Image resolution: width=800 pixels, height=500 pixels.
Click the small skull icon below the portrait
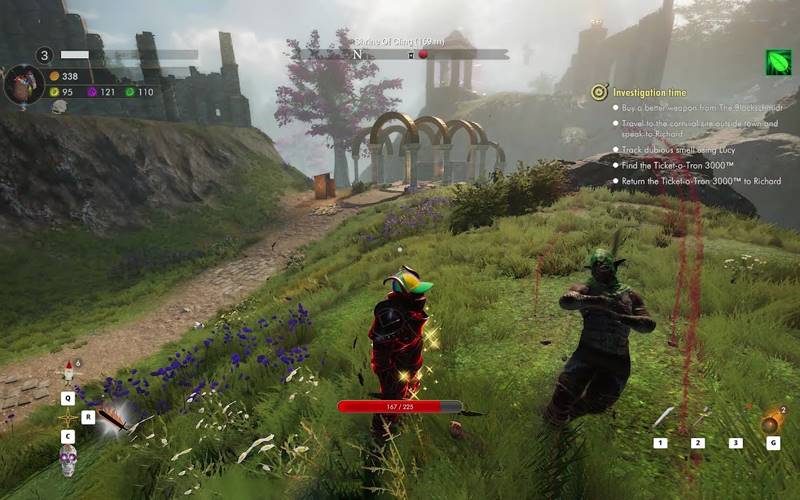(59, 106)
